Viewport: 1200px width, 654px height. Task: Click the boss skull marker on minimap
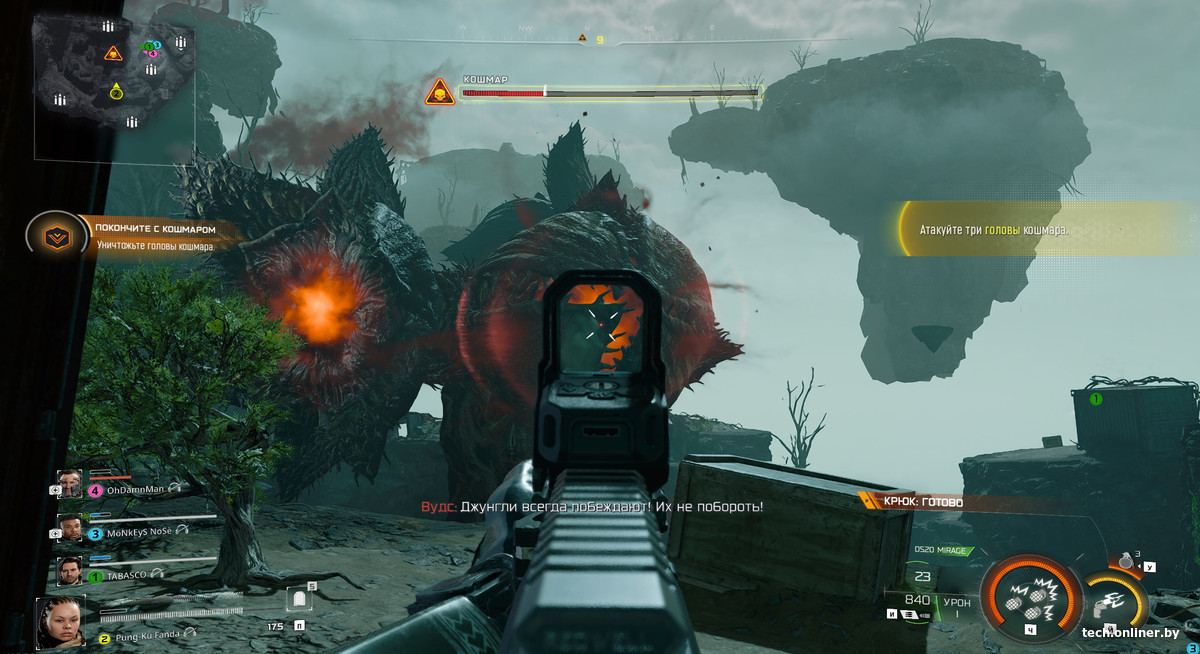click(113, 53)
